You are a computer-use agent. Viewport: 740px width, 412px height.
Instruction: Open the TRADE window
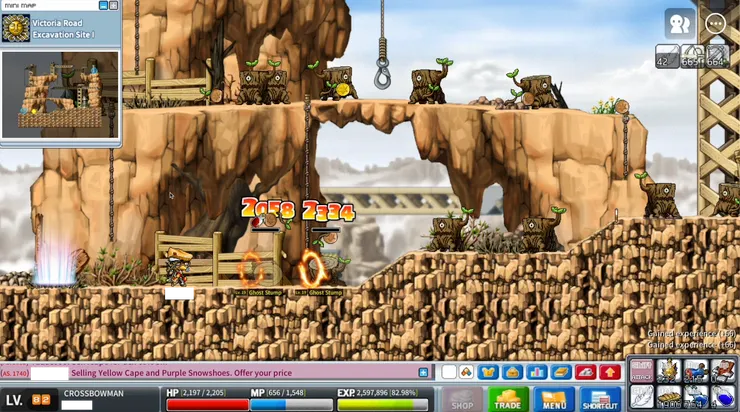[508, 399]
